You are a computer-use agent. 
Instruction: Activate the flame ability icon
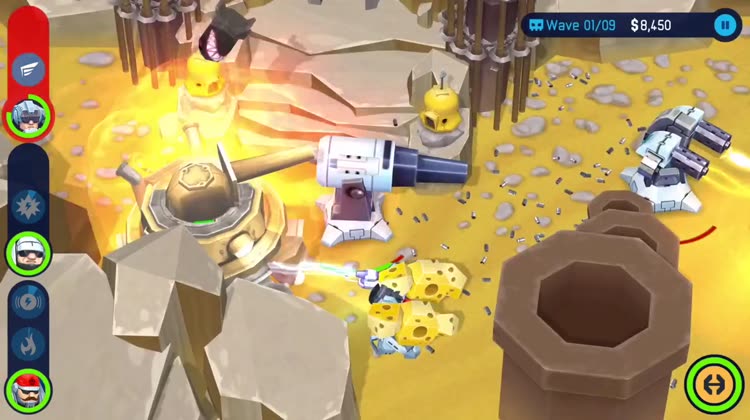(27, 344)
